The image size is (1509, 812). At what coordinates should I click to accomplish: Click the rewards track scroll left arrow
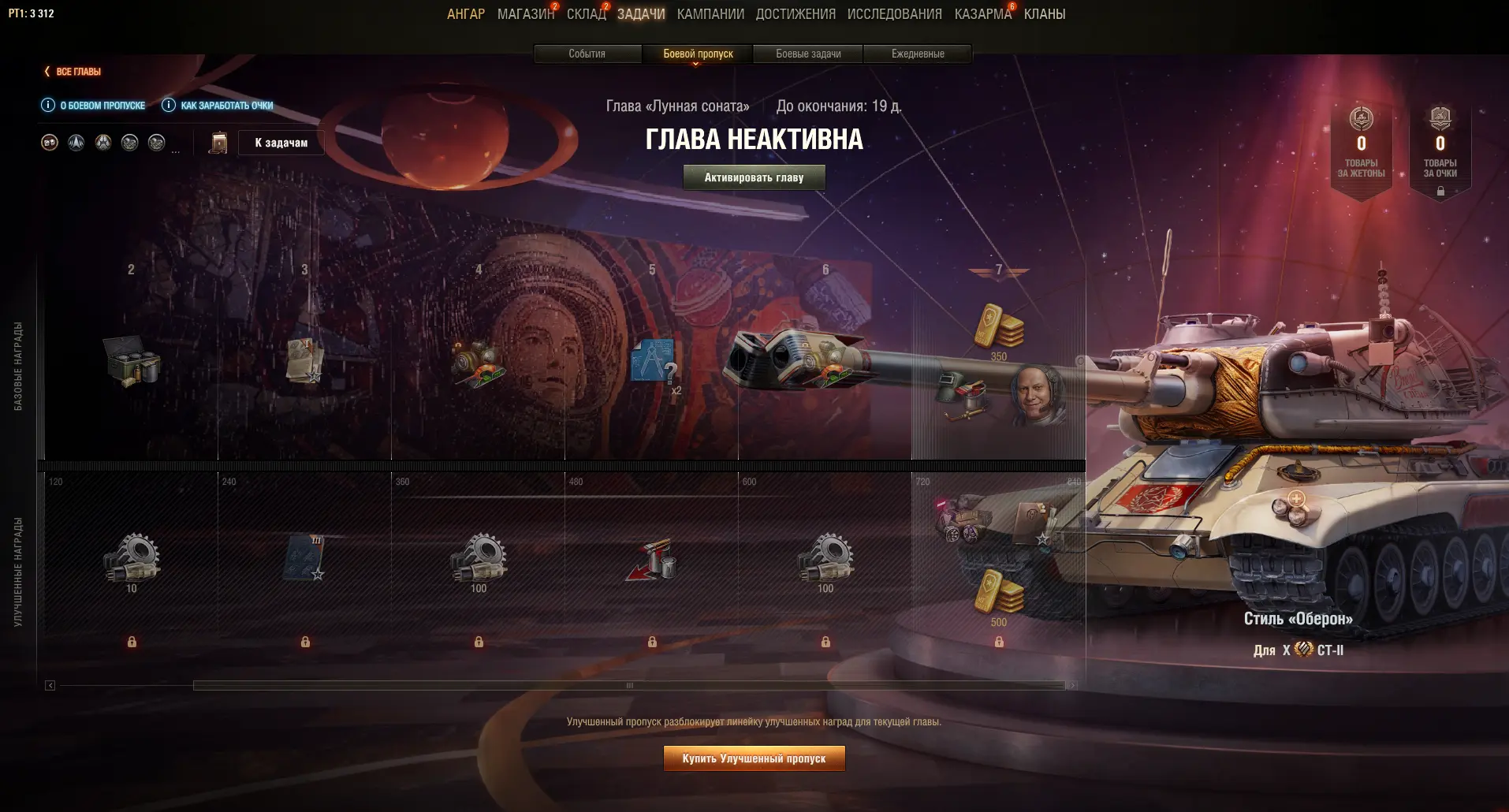[50, 686]
